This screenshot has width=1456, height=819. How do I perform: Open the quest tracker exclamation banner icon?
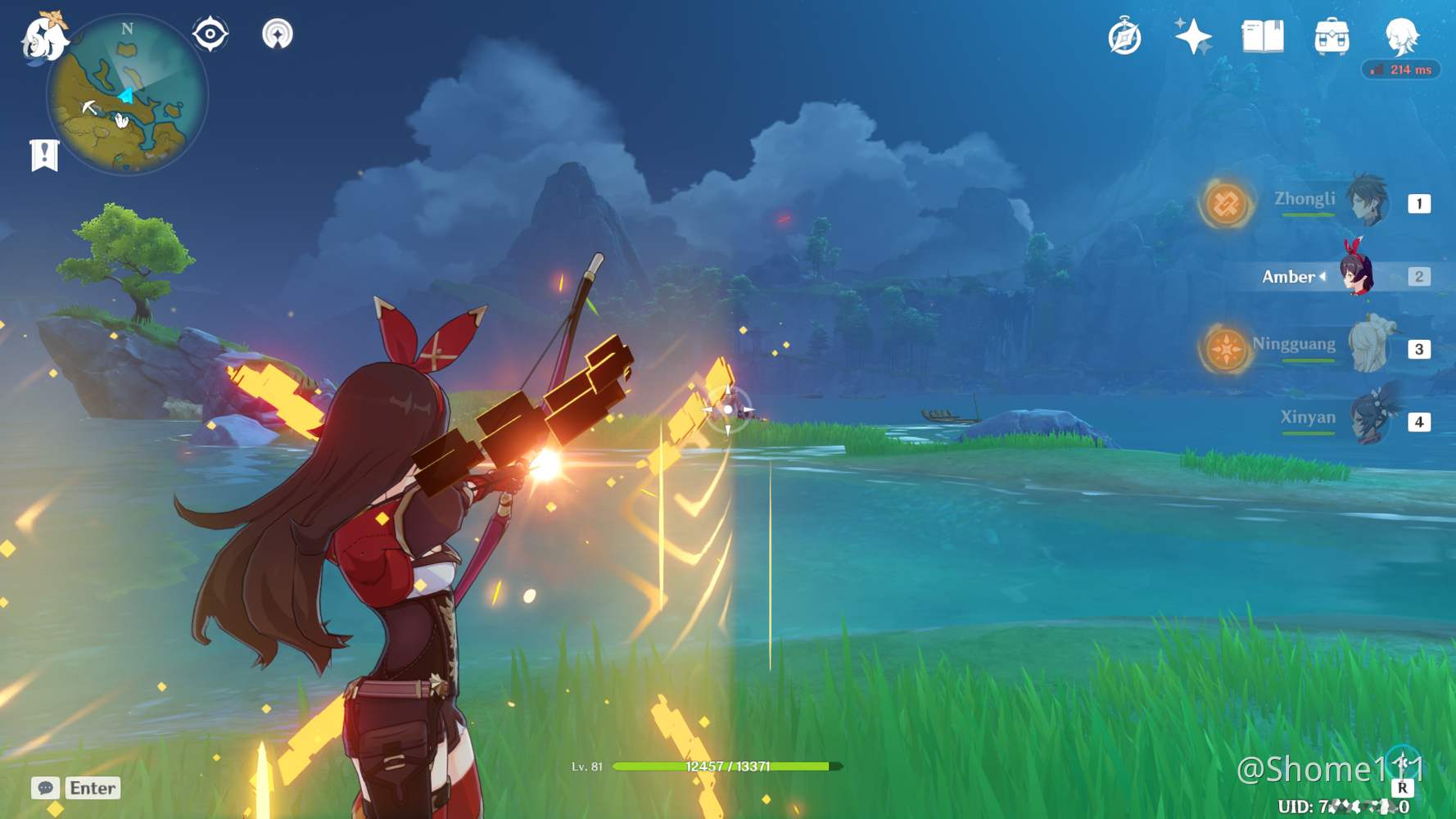(43, 153)
